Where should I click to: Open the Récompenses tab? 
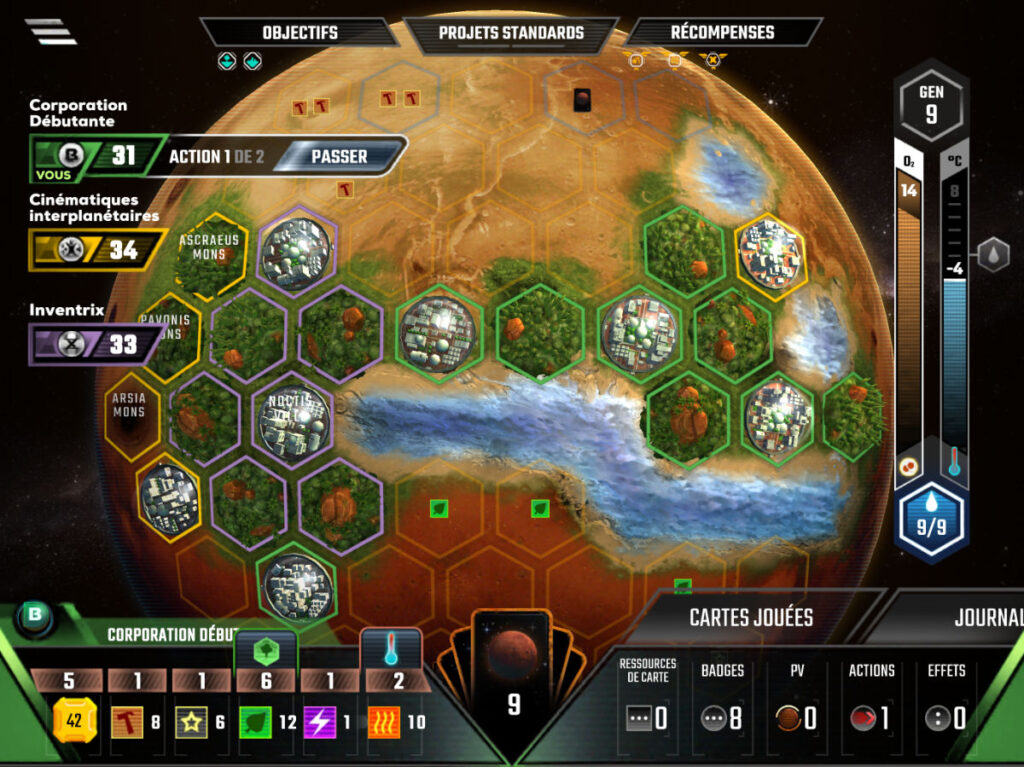[x=722, y=32]
